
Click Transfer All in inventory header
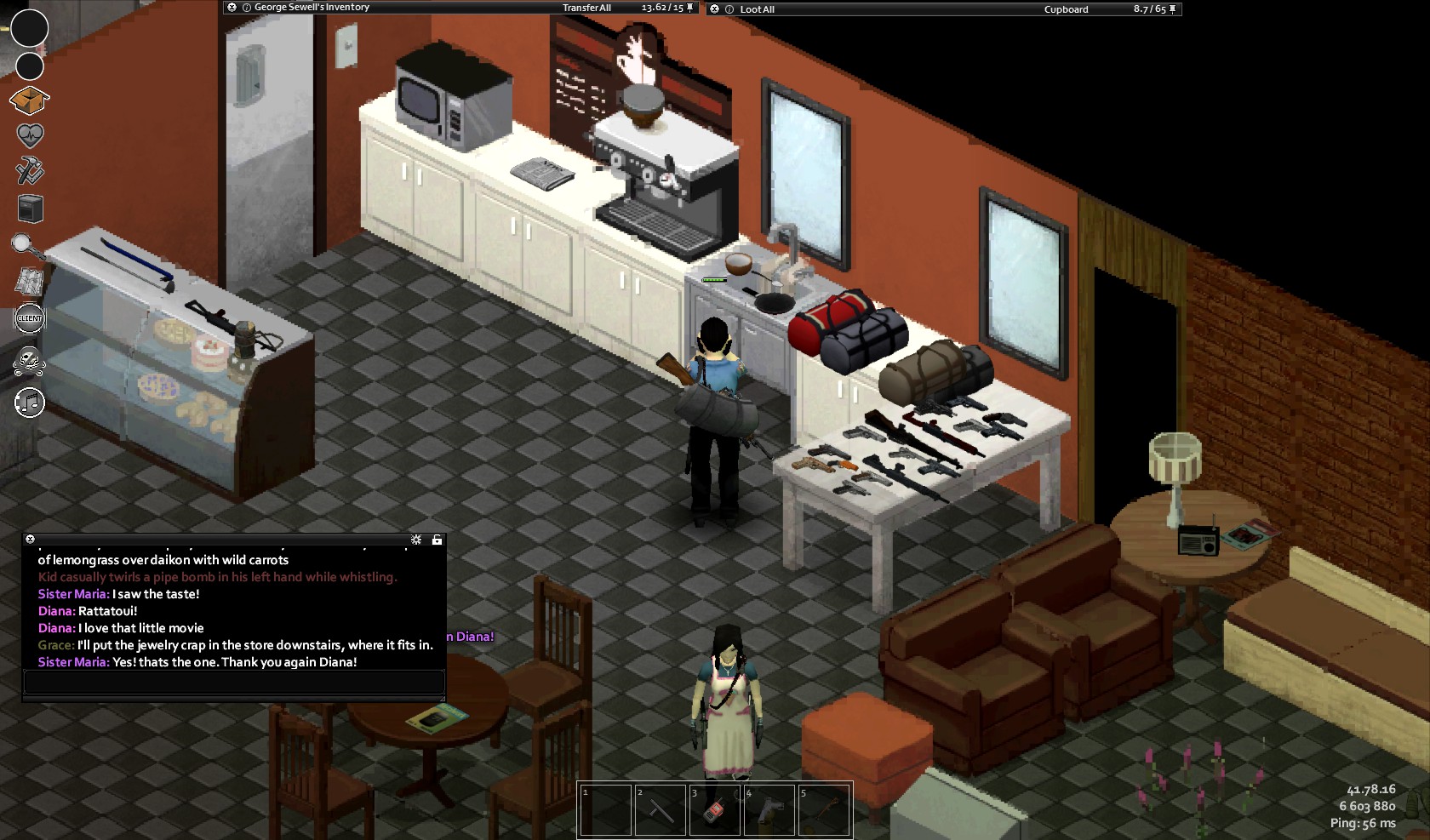586,8
